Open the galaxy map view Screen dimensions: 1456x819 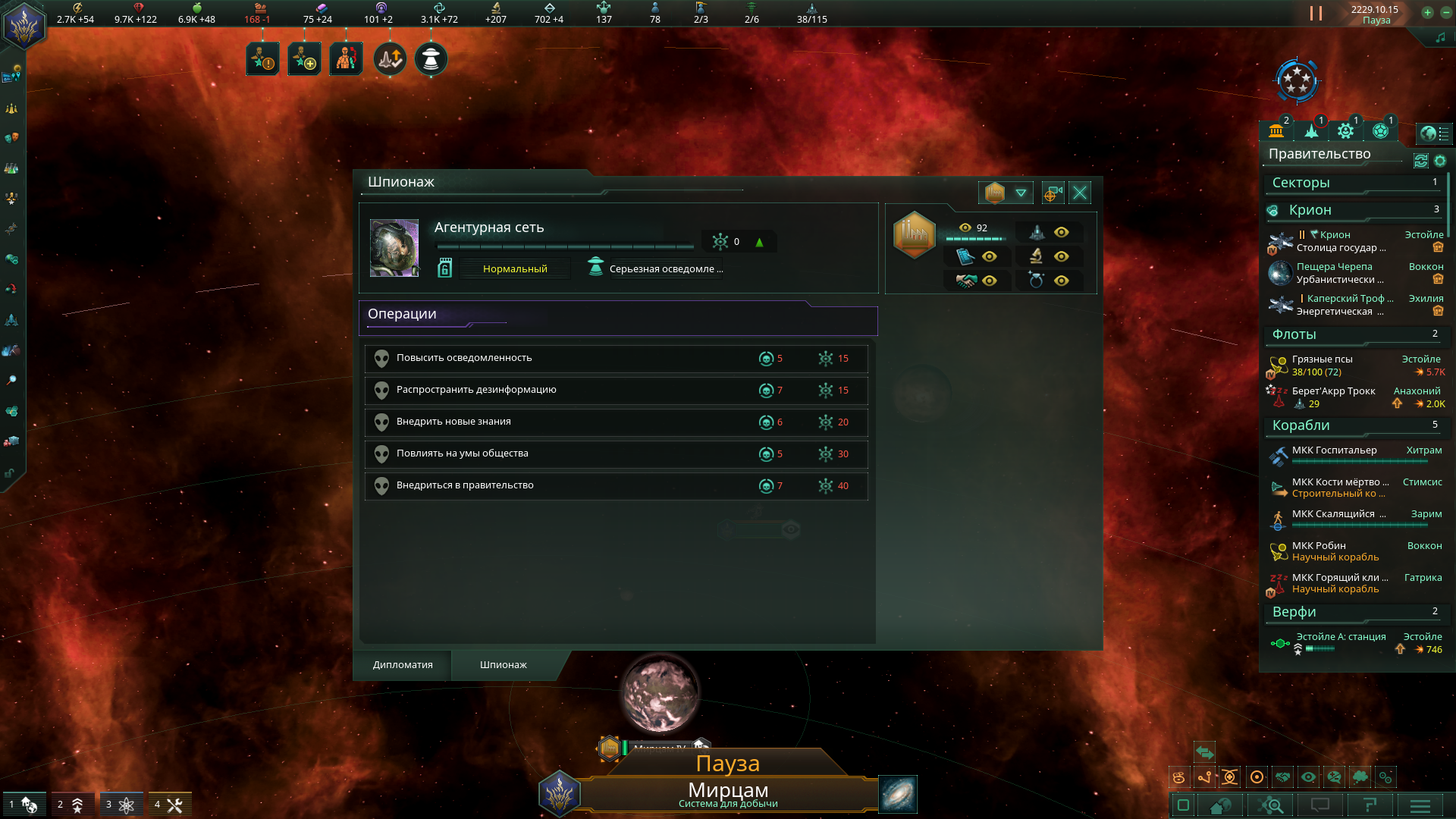[x=898, y=794]
